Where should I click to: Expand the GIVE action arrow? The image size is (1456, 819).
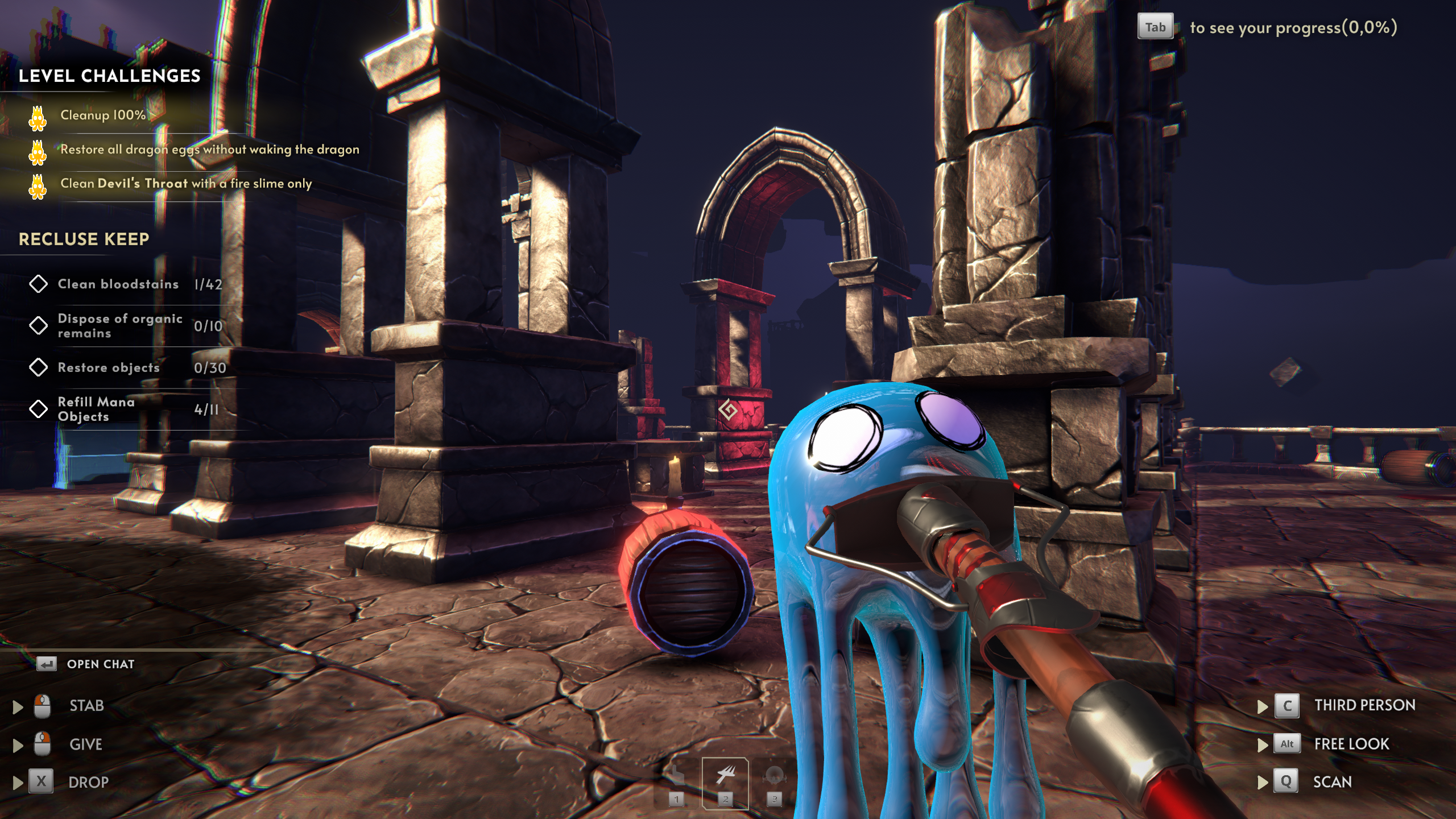pyautogui.click(x=18, y=745)
